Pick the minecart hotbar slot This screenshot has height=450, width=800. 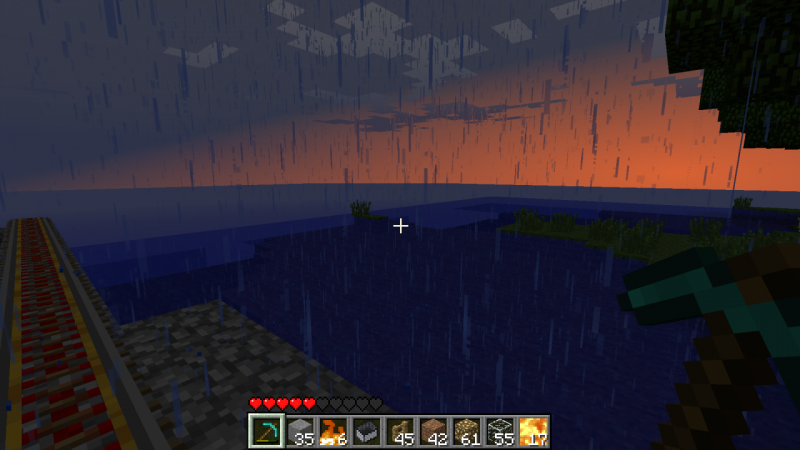coord(366,432)
